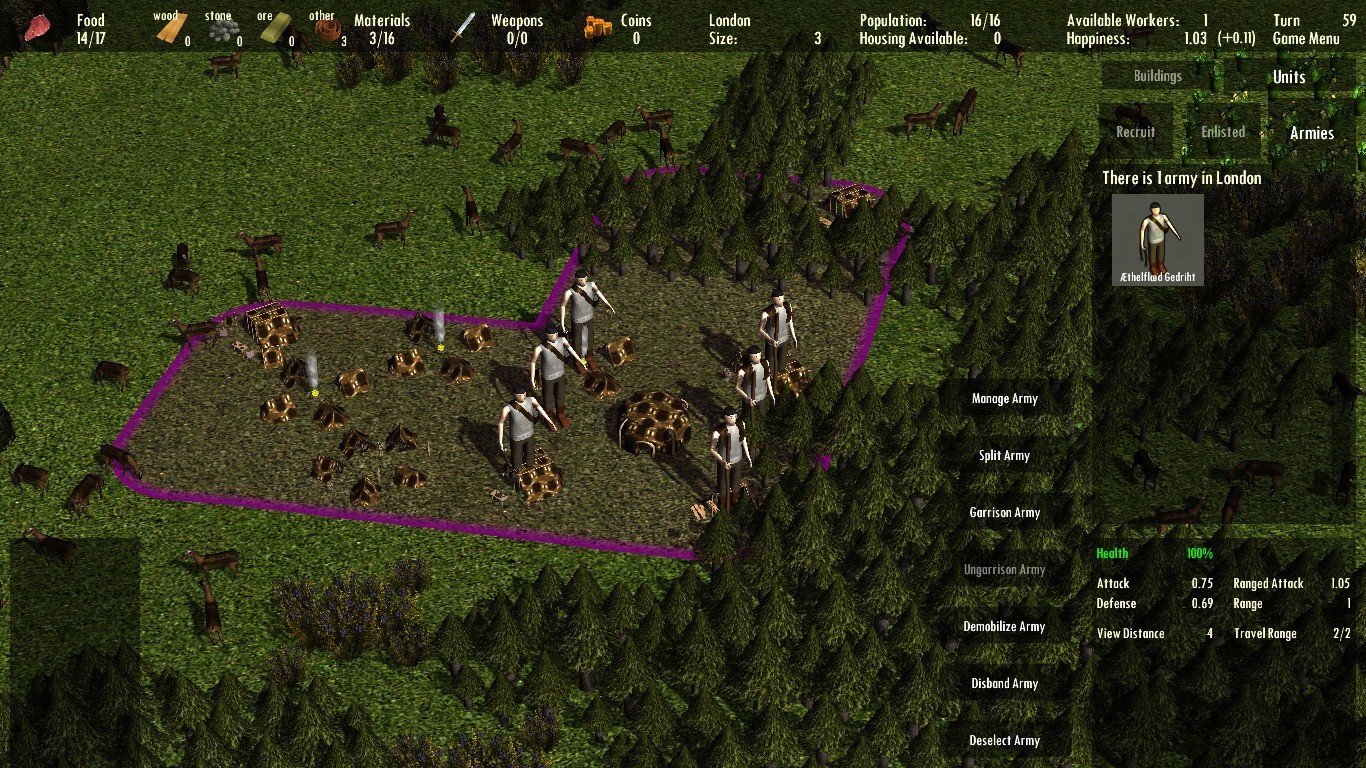Toggle the Recruit view
Image resolution: width=1366 pixels, height=768 pixels.
(x=1133, y=130)
